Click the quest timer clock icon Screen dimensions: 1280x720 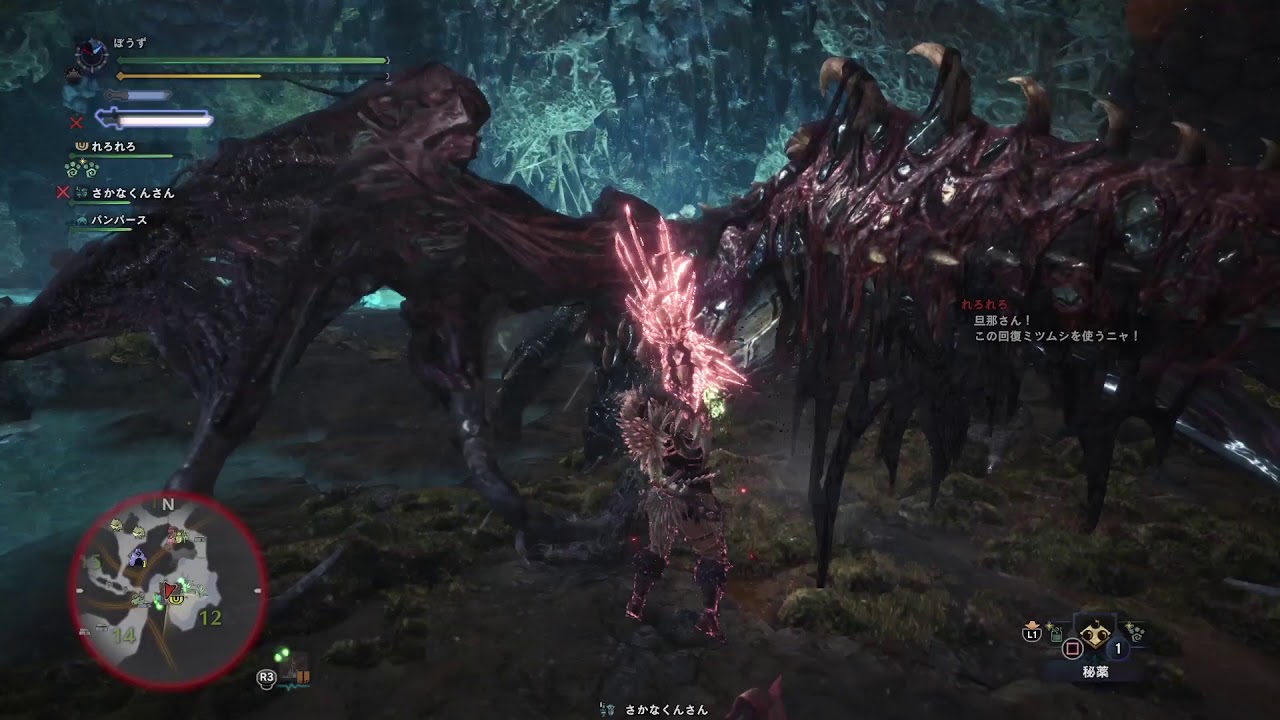pyautogui.click(x=91, y=54)
